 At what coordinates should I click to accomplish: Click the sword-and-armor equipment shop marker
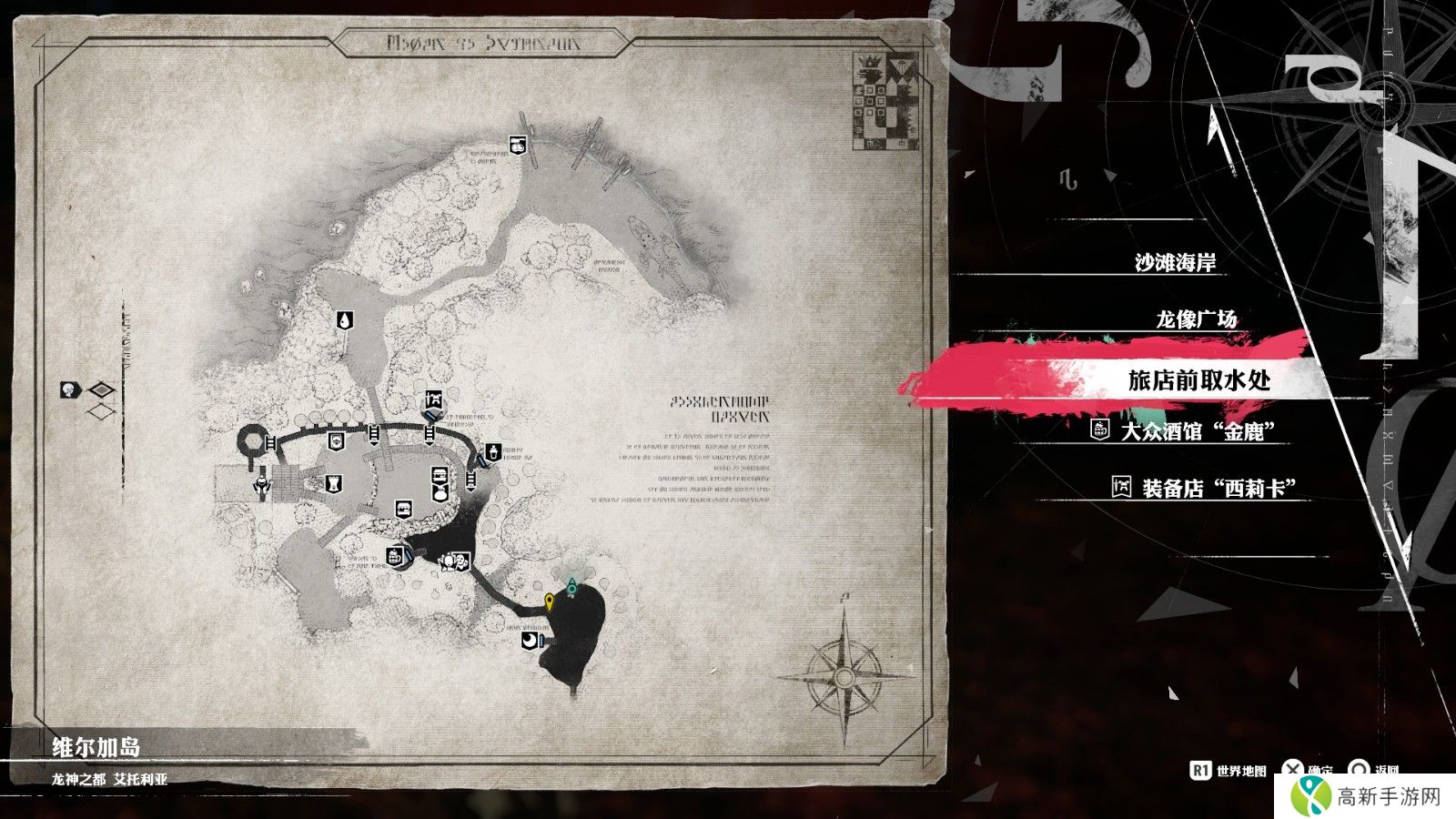pyautogui.click(x=434, y=399)
